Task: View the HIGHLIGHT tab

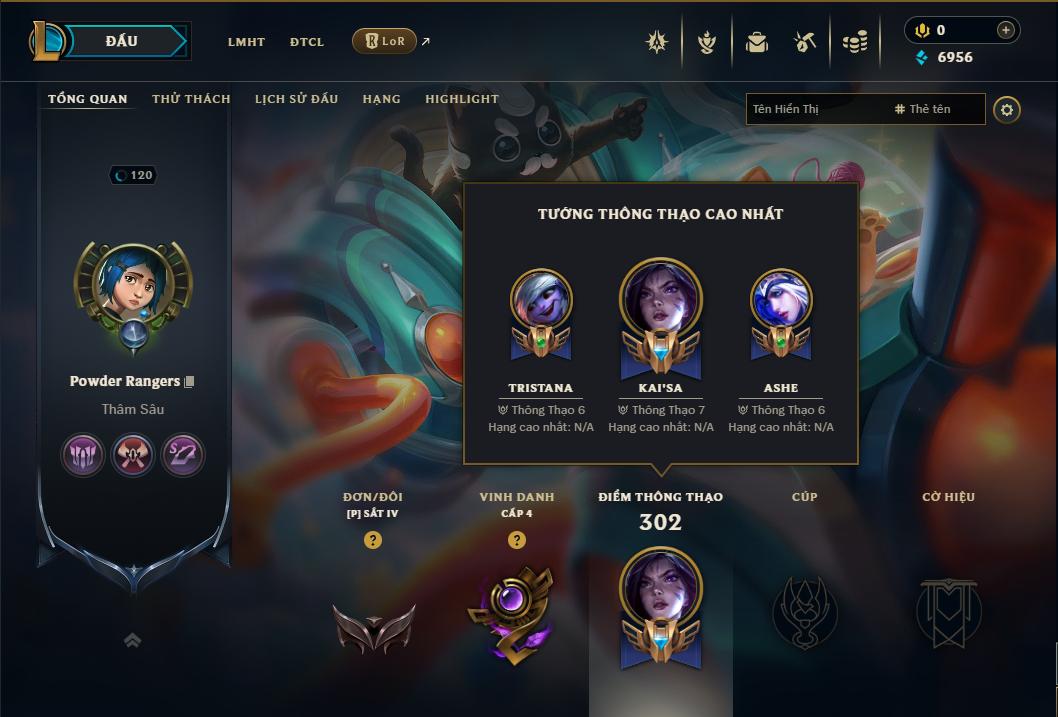Action: point(462,99)
